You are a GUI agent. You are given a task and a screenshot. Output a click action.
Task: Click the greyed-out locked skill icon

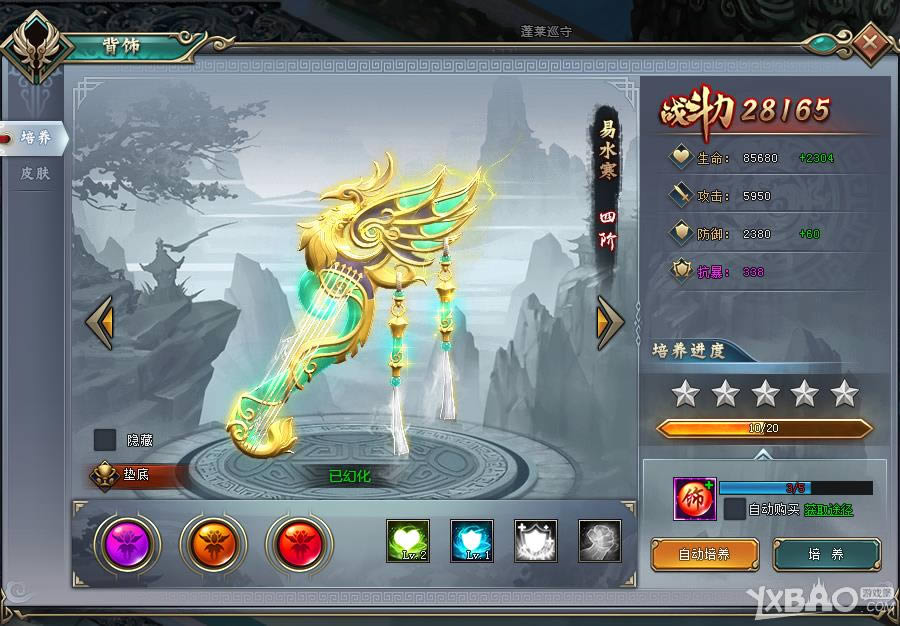pyautogui.click(x=599, y=541)
